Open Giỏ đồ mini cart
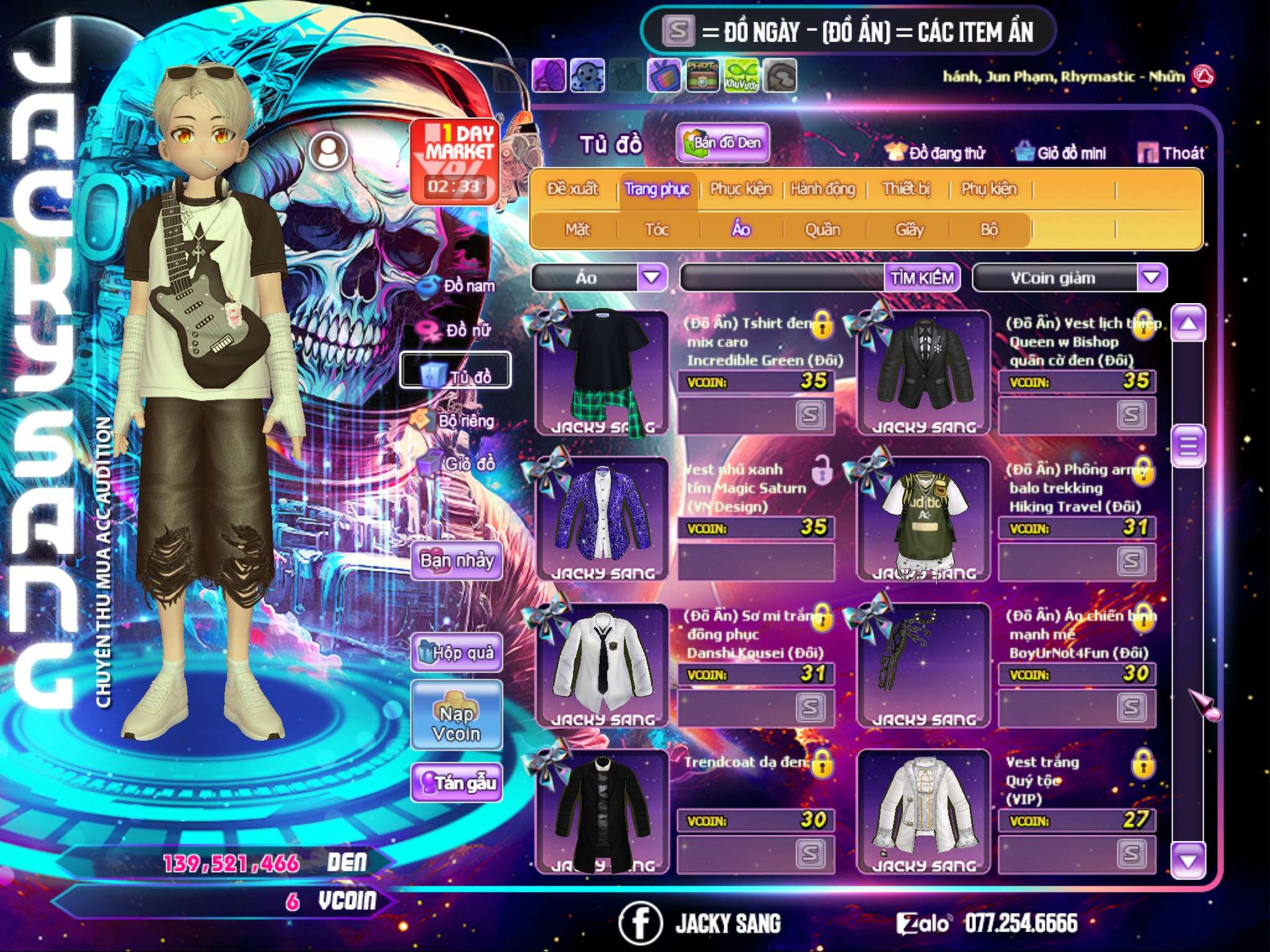1270x952 pixels. 1061,153
